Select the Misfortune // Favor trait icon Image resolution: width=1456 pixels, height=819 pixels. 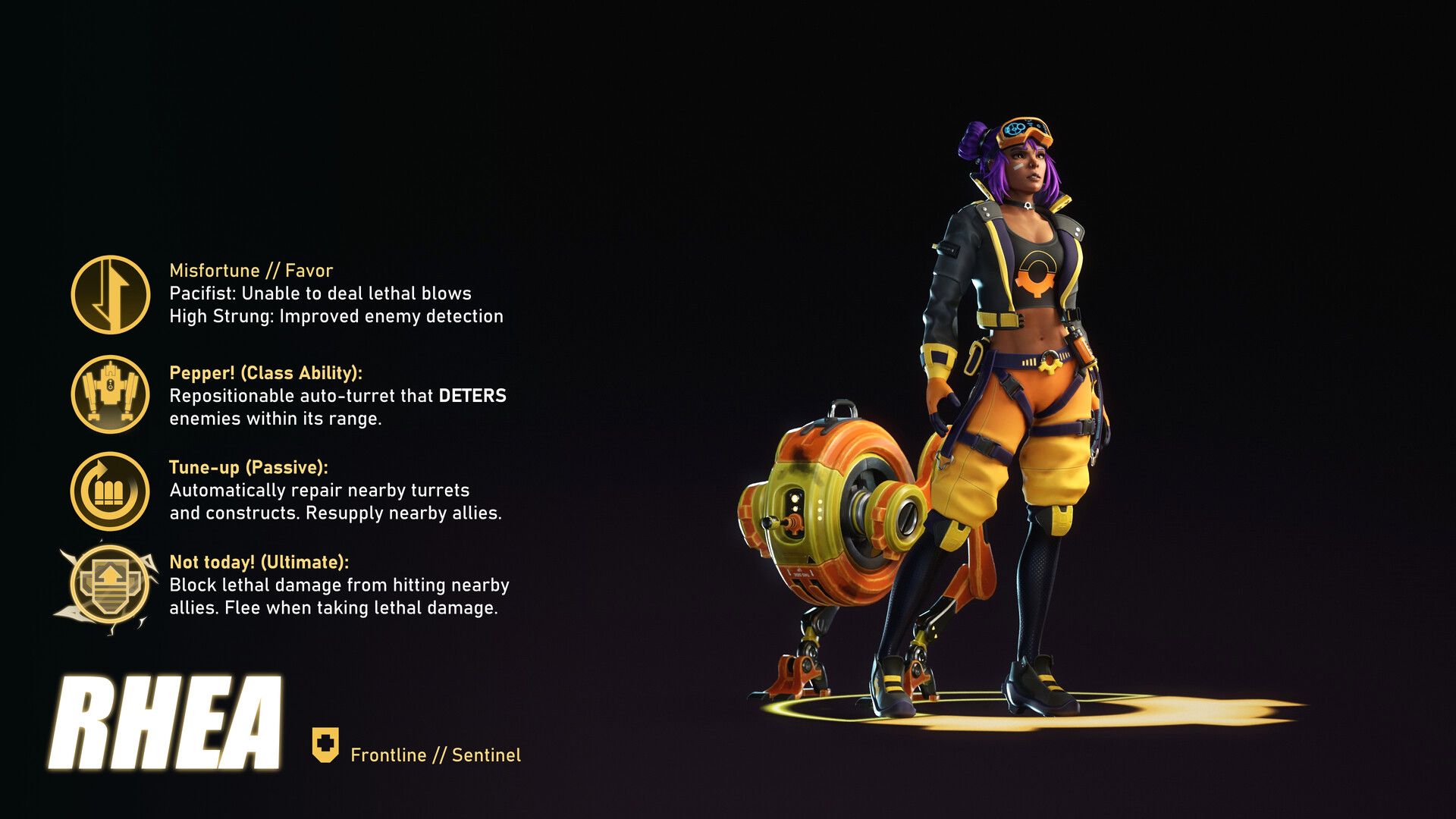coord(111,294)
